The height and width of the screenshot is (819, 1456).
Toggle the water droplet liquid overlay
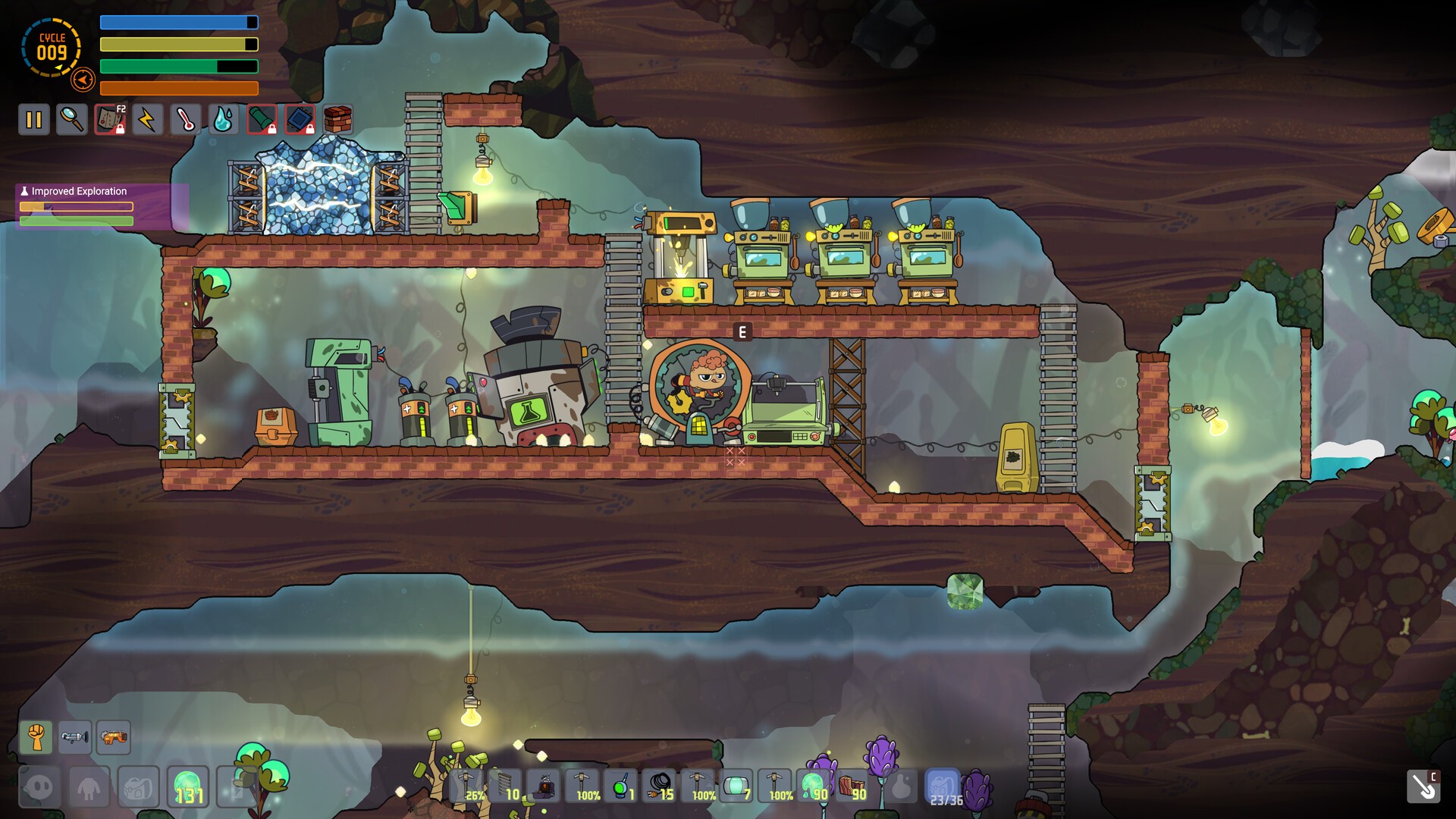(224, 120)
